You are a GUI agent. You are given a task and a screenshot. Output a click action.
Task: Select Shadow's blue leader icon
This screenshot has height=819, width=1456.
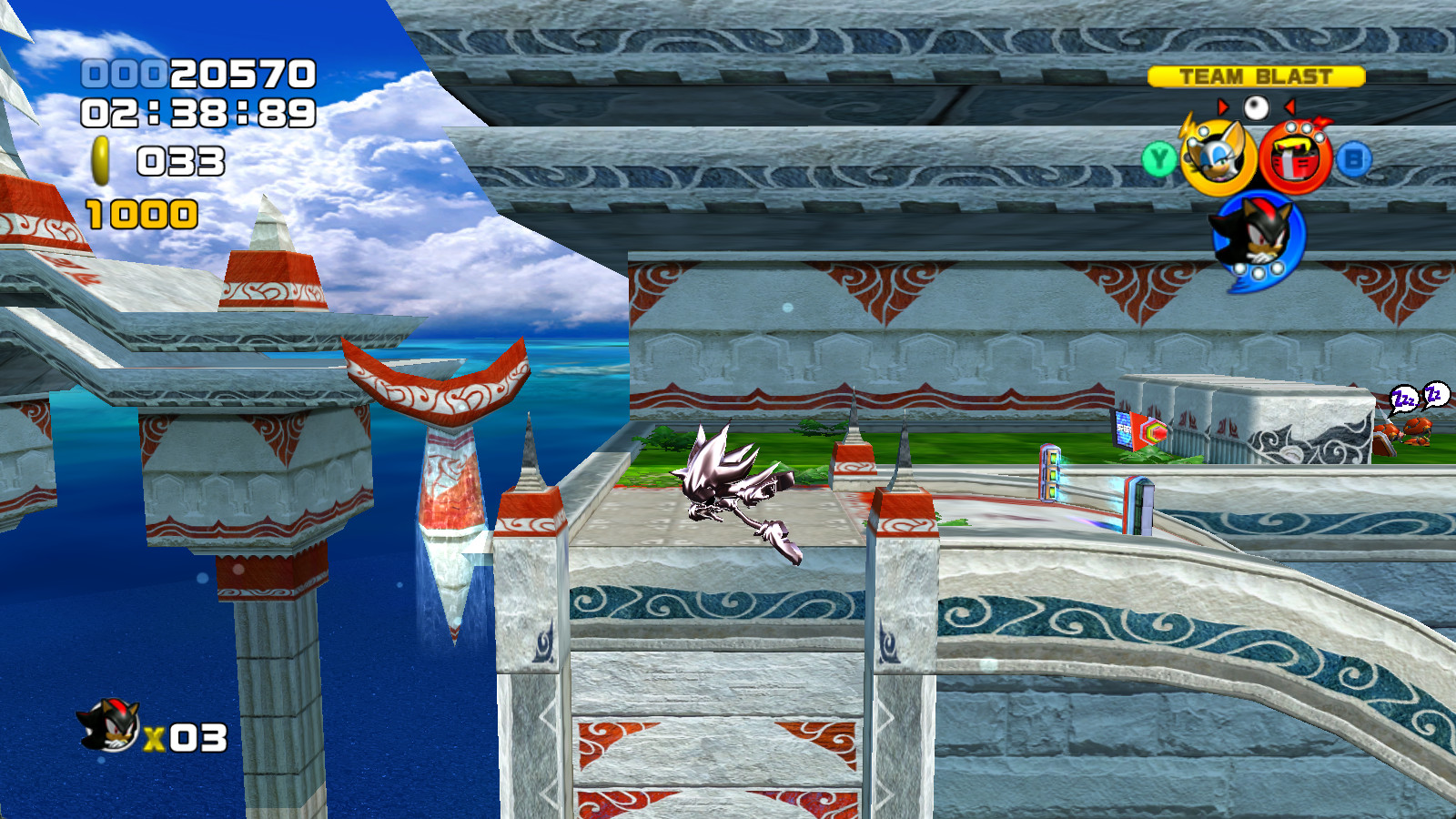[1256, 237]
